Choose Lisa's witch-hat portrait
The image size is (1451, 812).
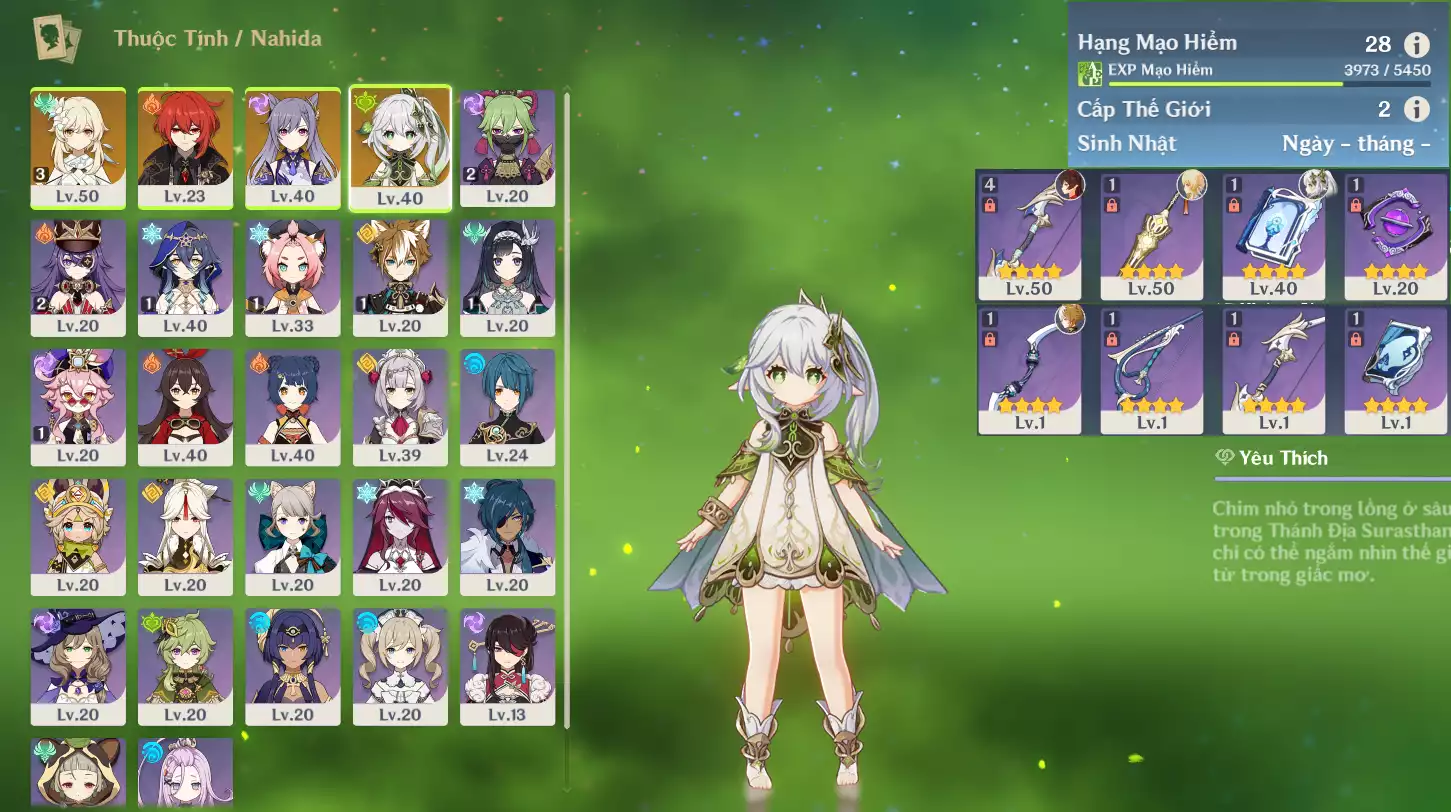tap(78, 667)
